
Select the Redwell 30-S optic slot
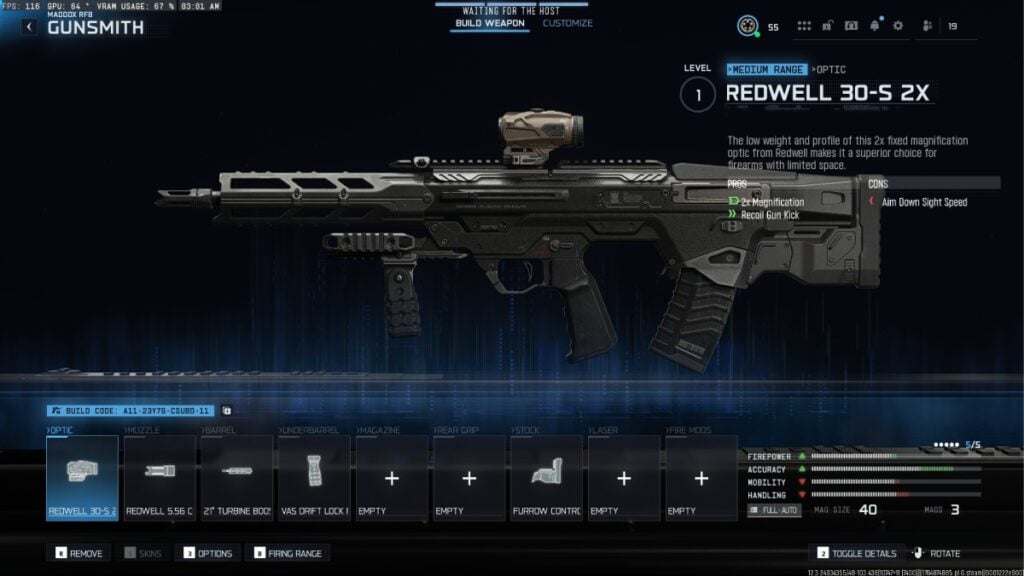[82, 478]
